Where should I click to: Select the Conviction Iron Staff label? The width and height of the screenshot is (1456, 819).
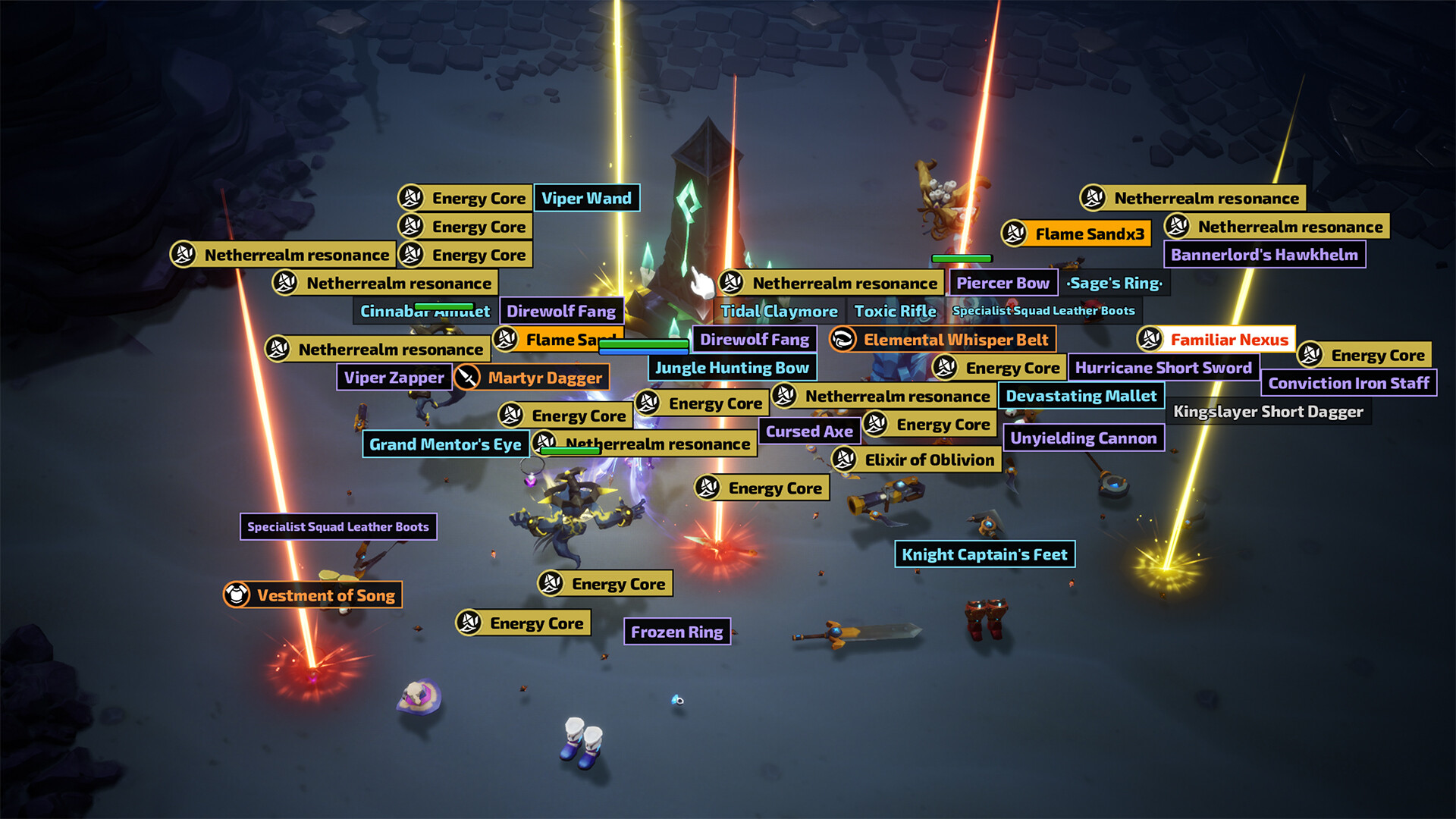(1349, 383)
